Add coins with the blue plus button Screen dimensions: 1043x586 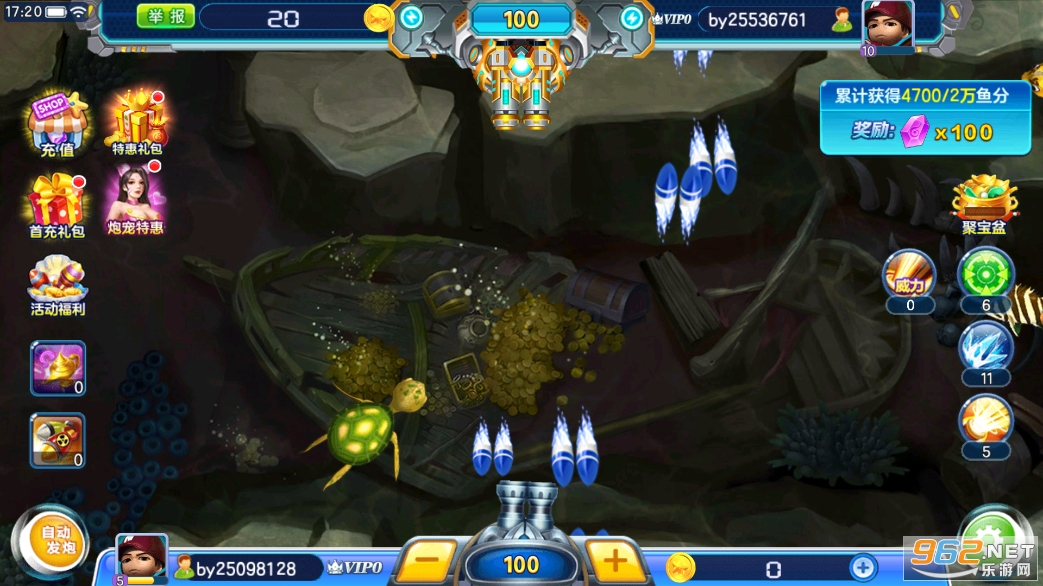point(863,568)
